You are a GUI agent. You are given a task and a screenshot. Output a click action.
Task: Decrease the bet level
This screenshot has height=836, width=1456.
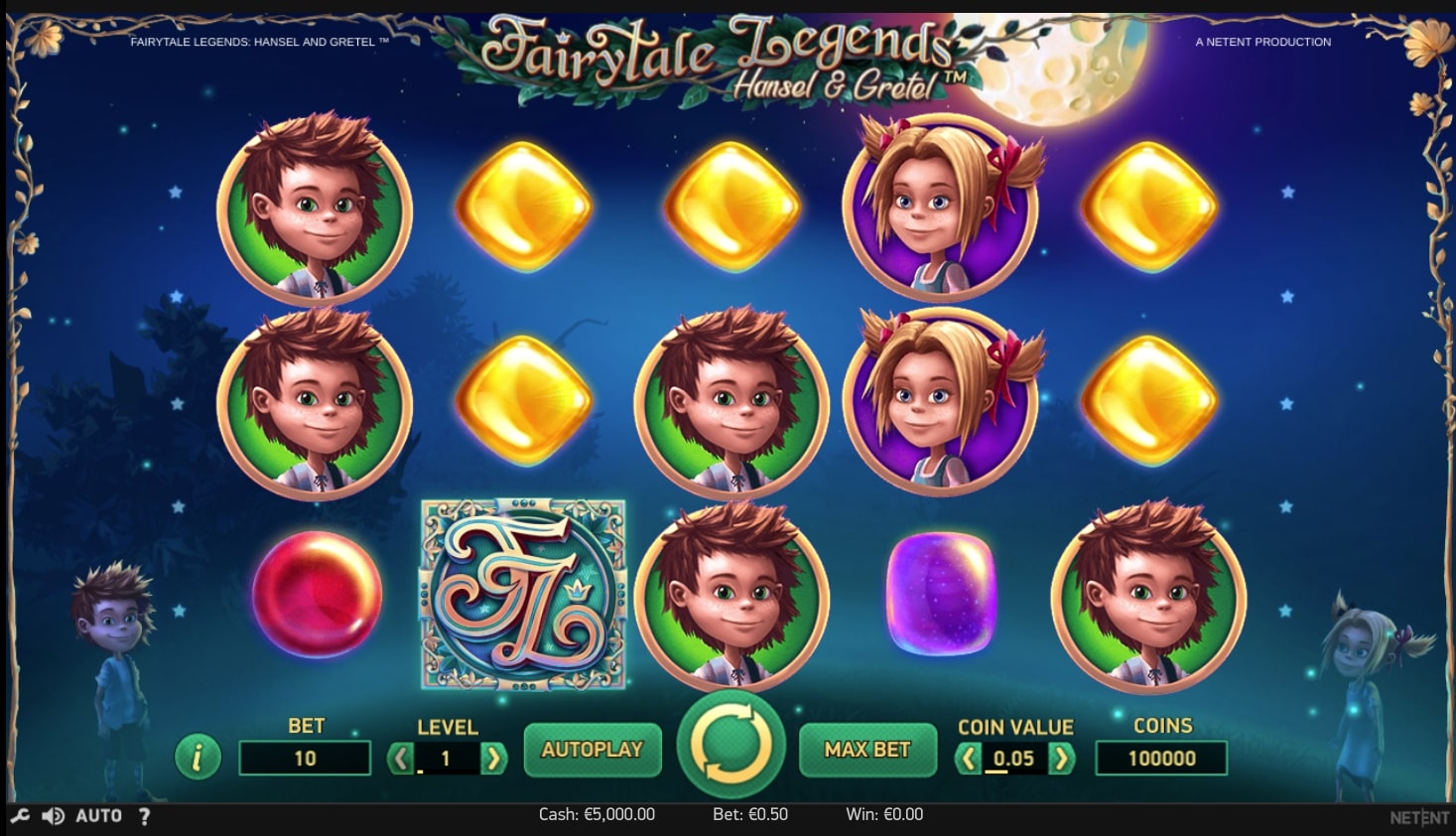(x=401, y=760)
